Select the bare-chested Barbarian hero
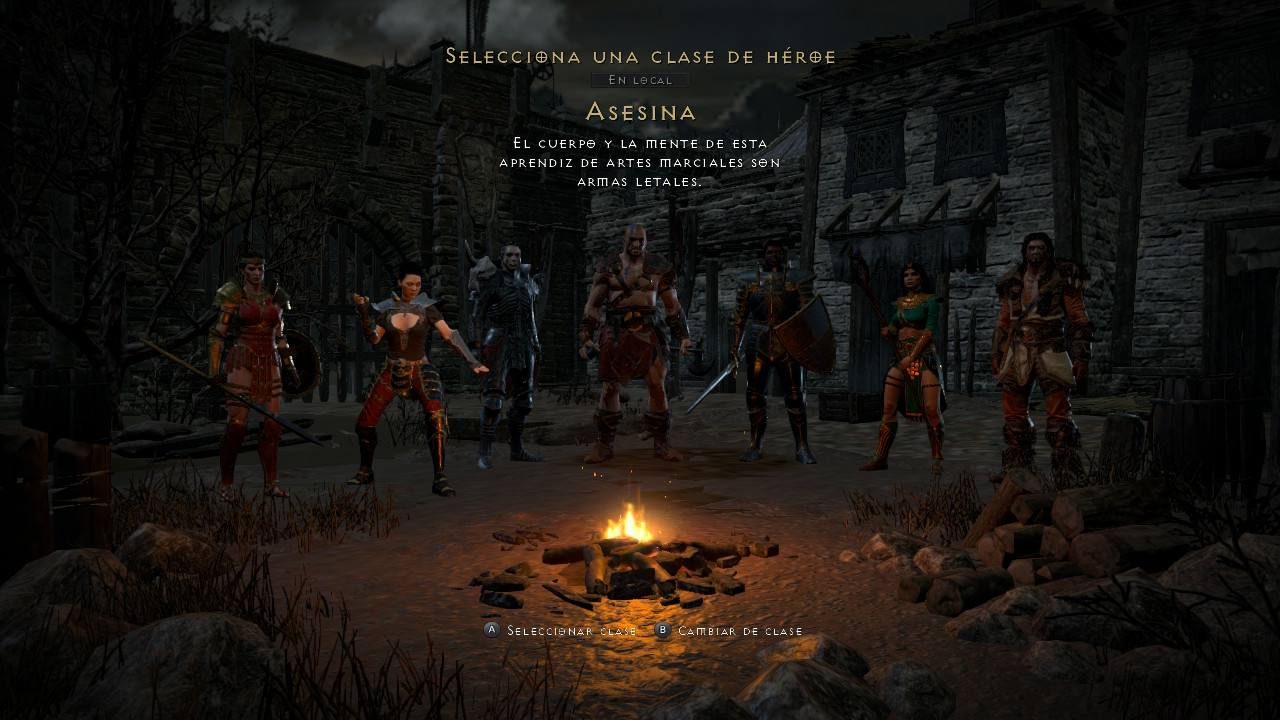The image size is (1280, 720). (x=632, y=340)
